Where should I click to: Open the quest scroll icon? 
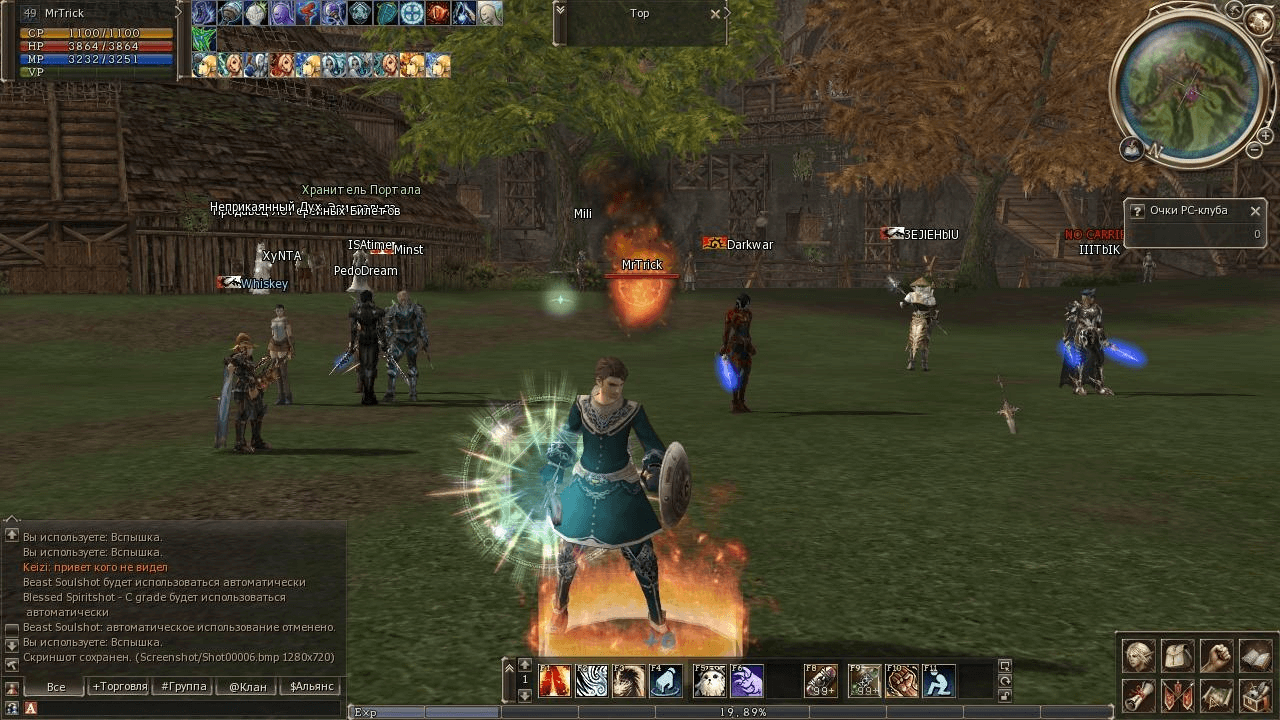click(1139, 694)
